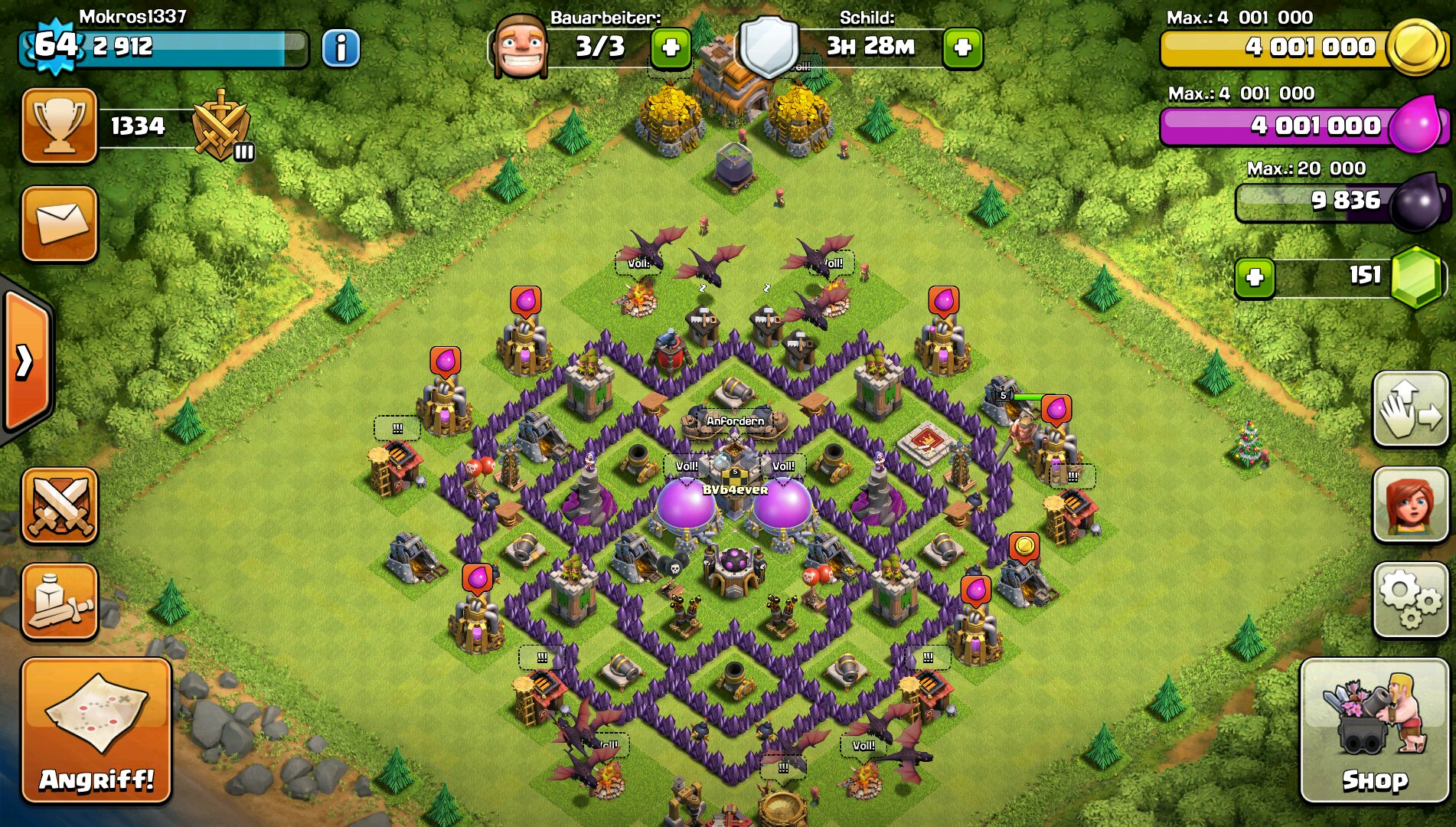Open the Shop
The height and width of the screenshot is (827, 1456).
(1373, 730)
